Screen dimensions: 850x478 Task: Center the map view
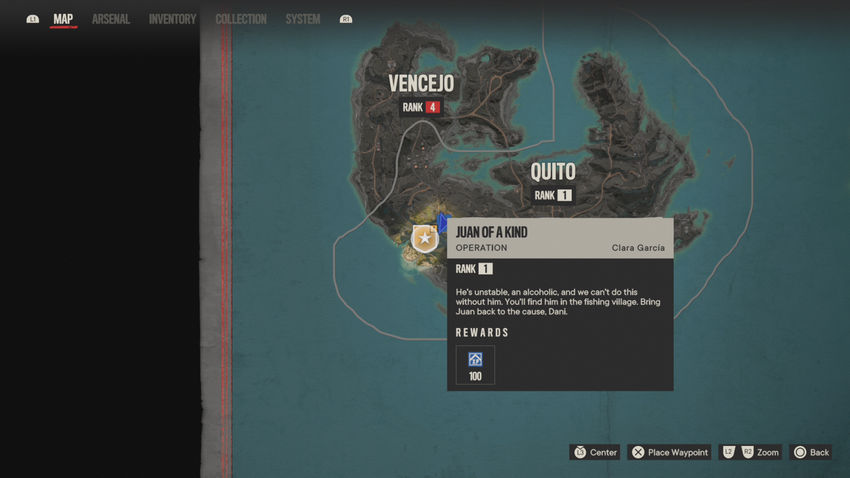coord(594,452)
